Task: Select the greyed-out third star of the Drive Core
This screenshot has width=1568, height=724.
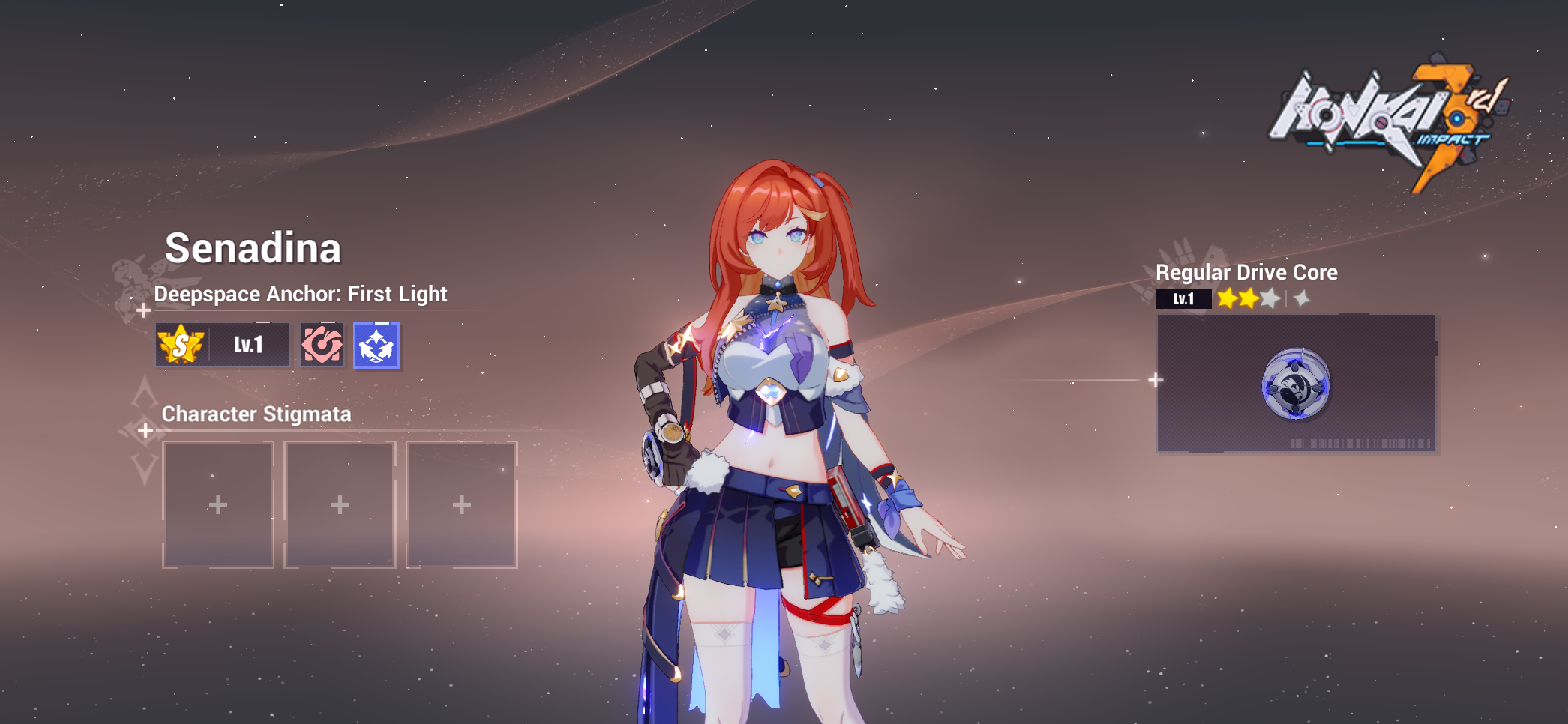Action: [x=1270, y=298]
